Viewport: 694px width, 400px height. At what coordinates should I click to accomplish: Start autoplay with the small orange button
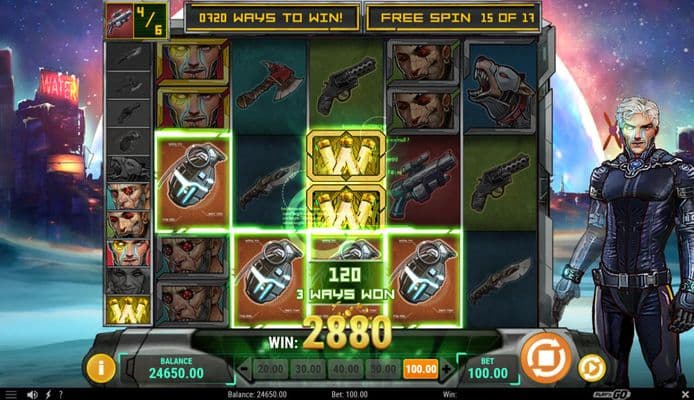click(591, 367)
